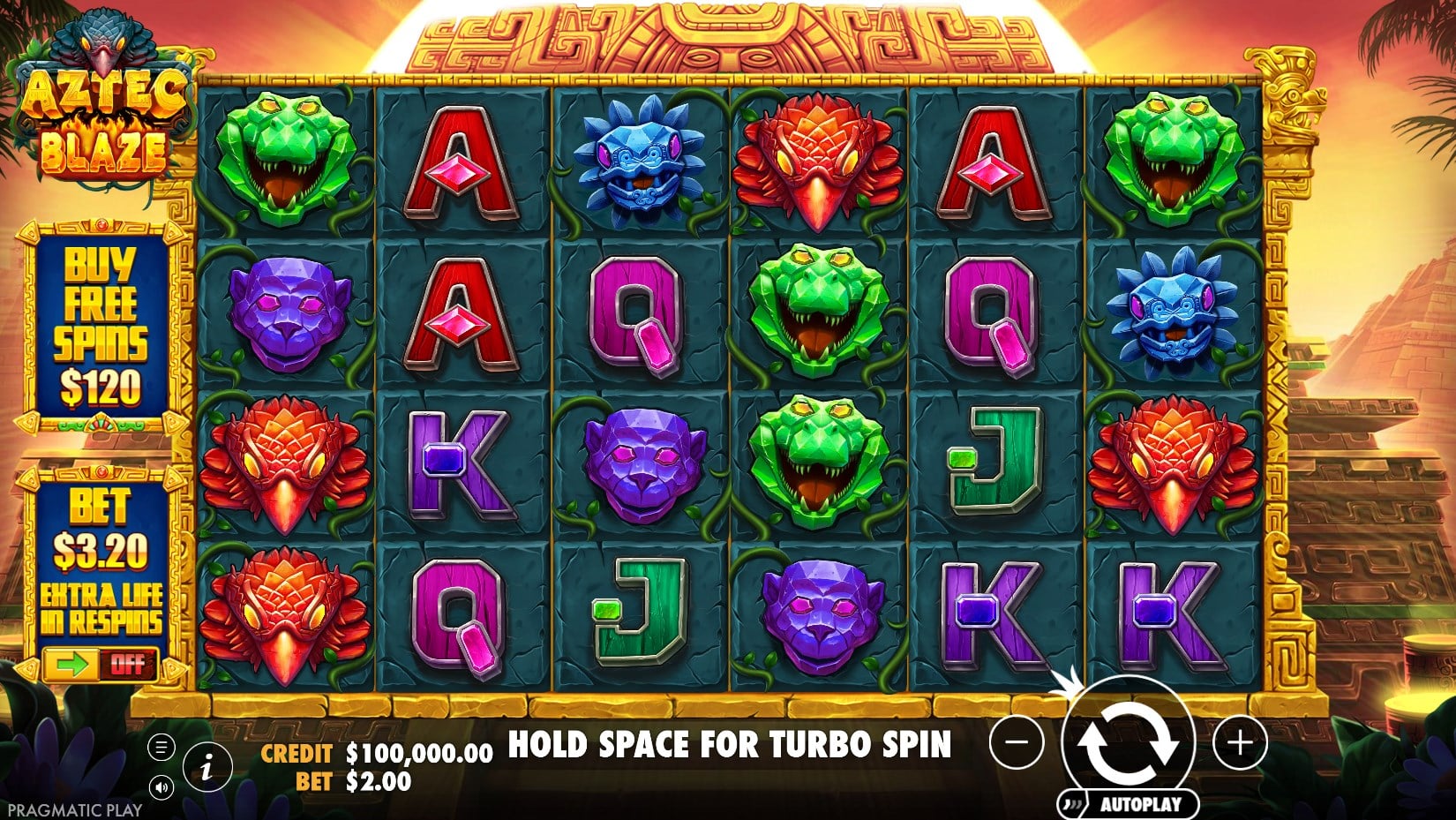Open the hamburger settings menu
The image size is (1456, 820).
(x=161, y=748)
